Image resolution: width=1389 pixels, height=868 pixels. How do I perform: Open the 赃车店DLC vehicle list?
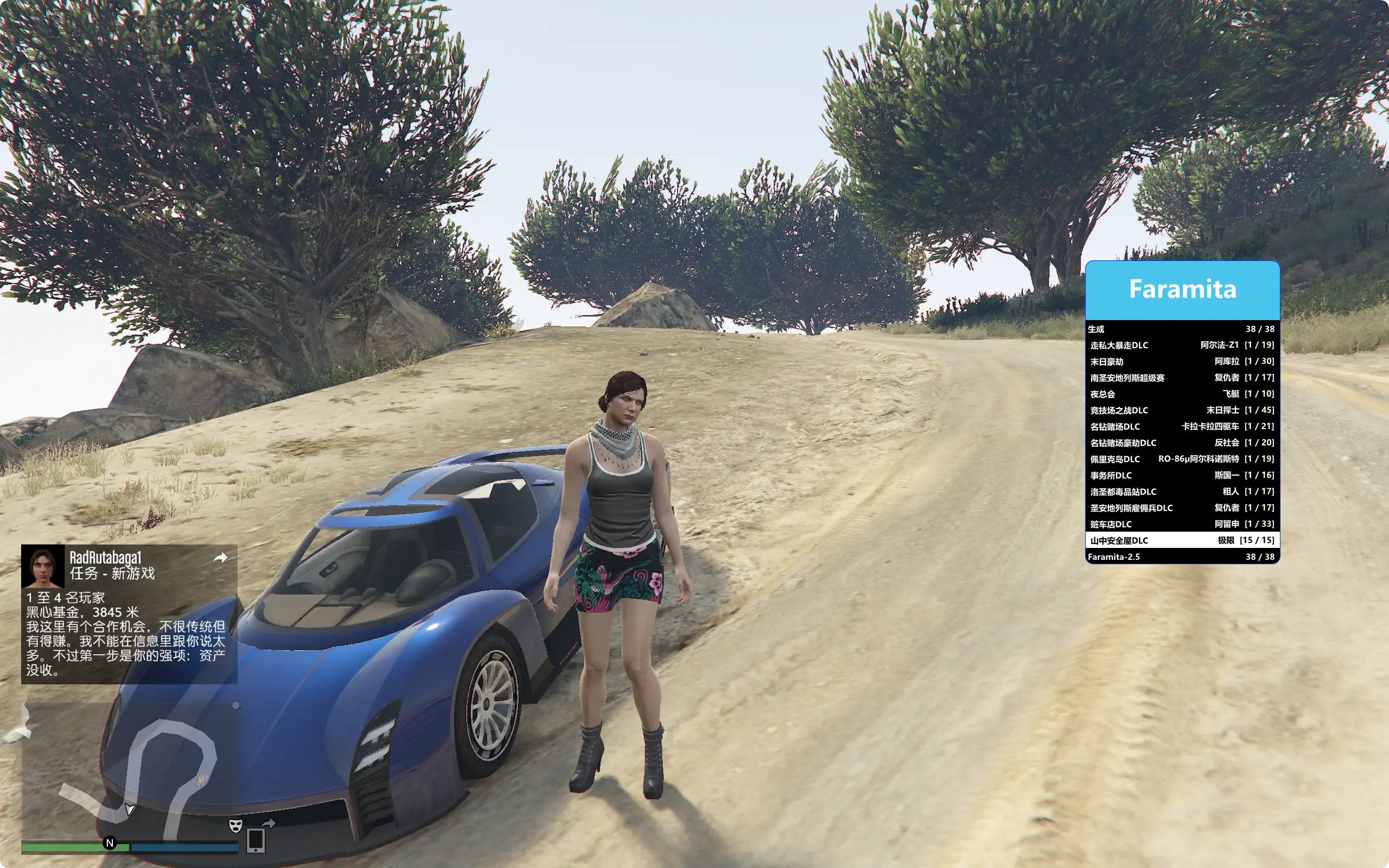[1182, 524]
